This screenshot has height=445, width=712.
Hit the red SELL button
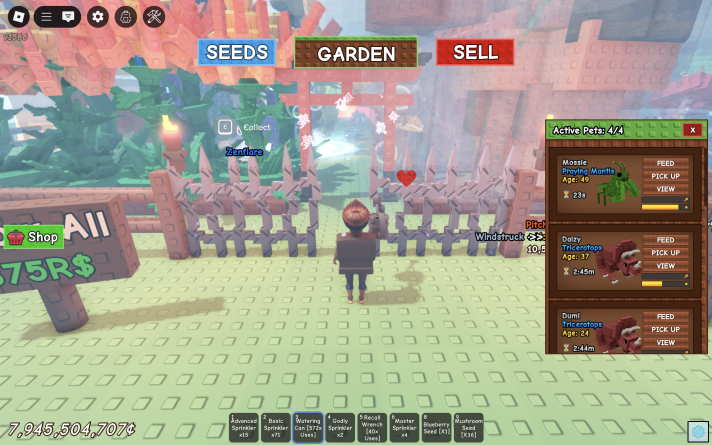[475, 52]
